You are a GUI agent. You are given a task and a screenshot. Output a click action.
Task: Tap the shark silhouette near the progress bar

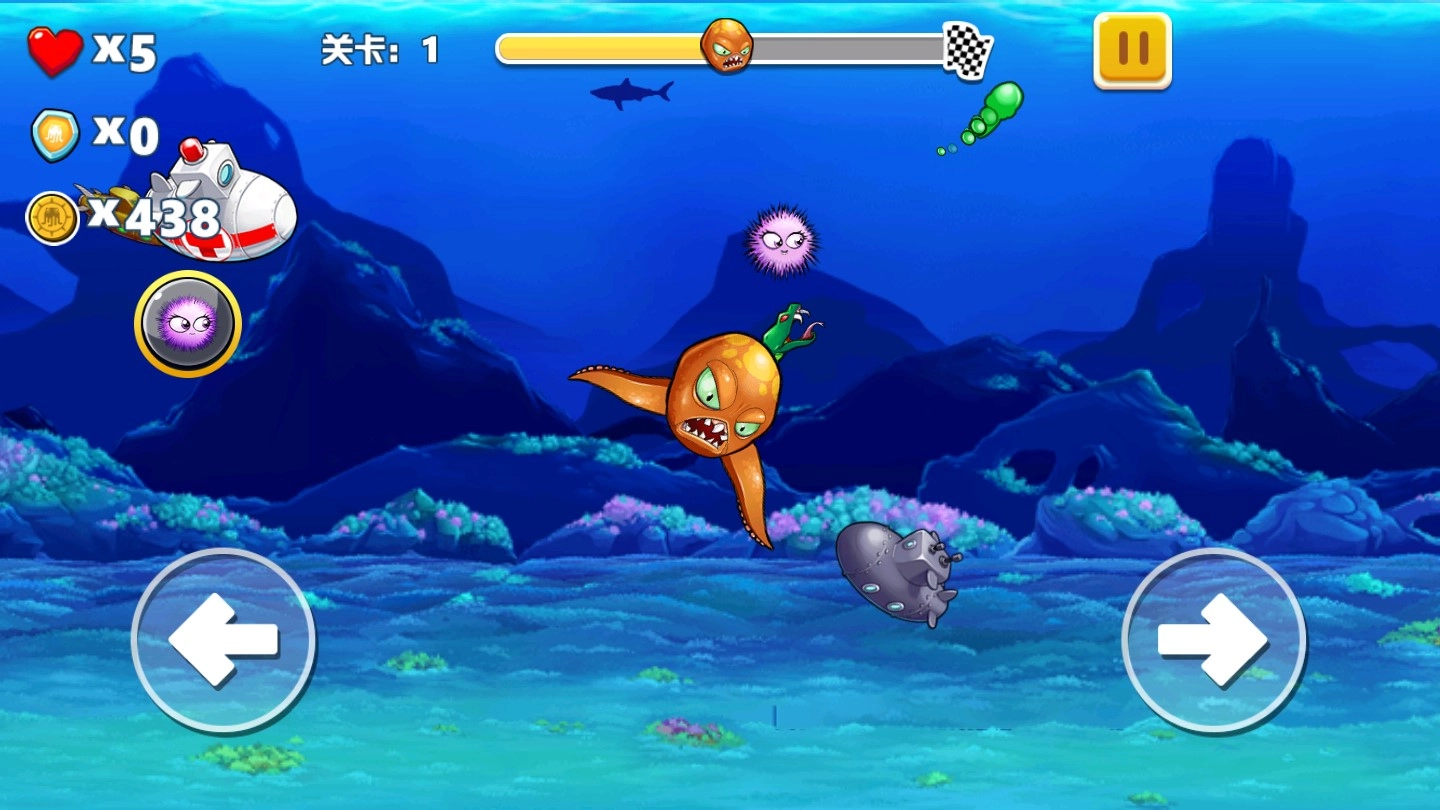630,90
